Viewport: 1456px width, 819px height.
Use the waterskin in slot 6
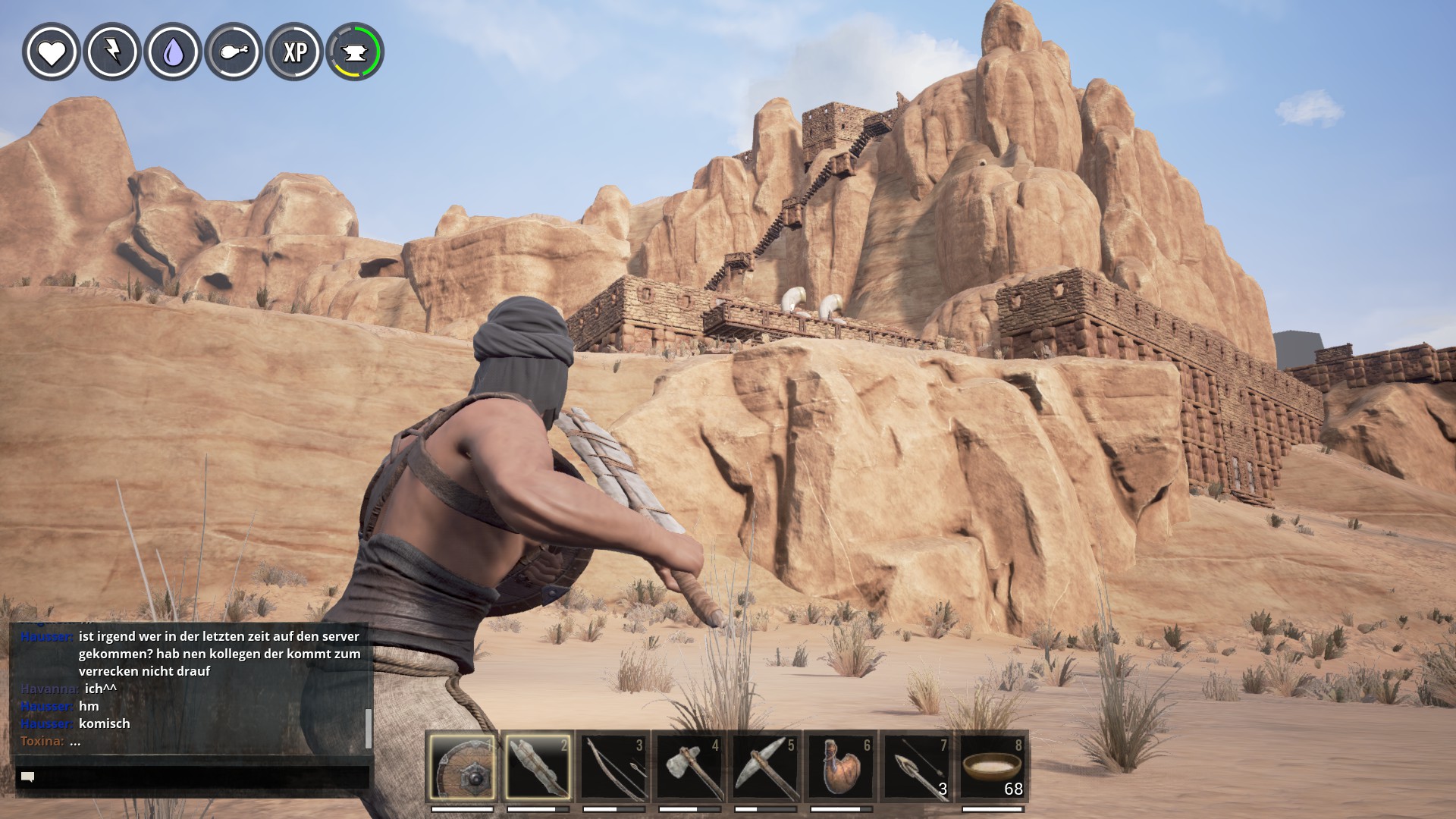pos(841,767)
